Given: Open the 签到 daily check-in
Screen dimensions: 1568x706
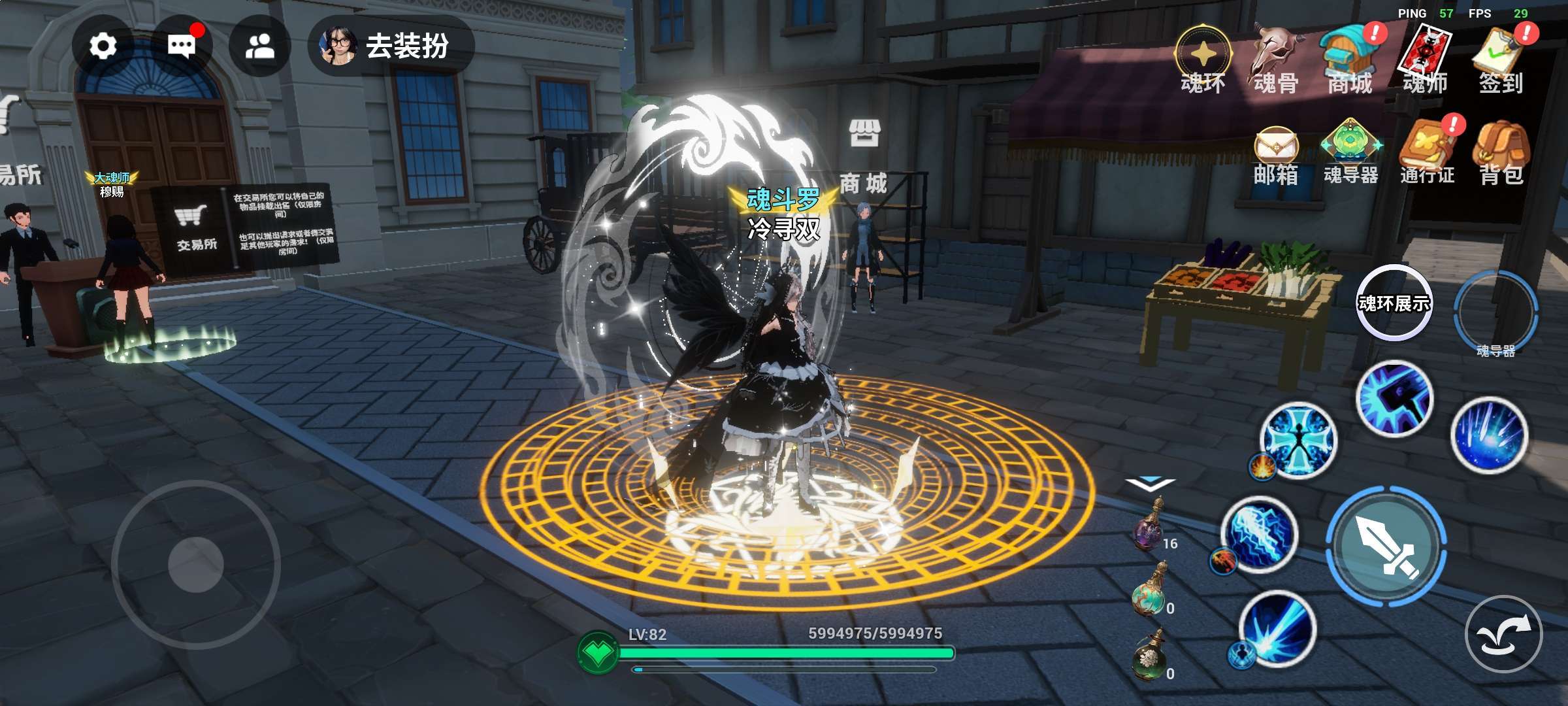Looking at the screenshot, I should point(1501,59).
